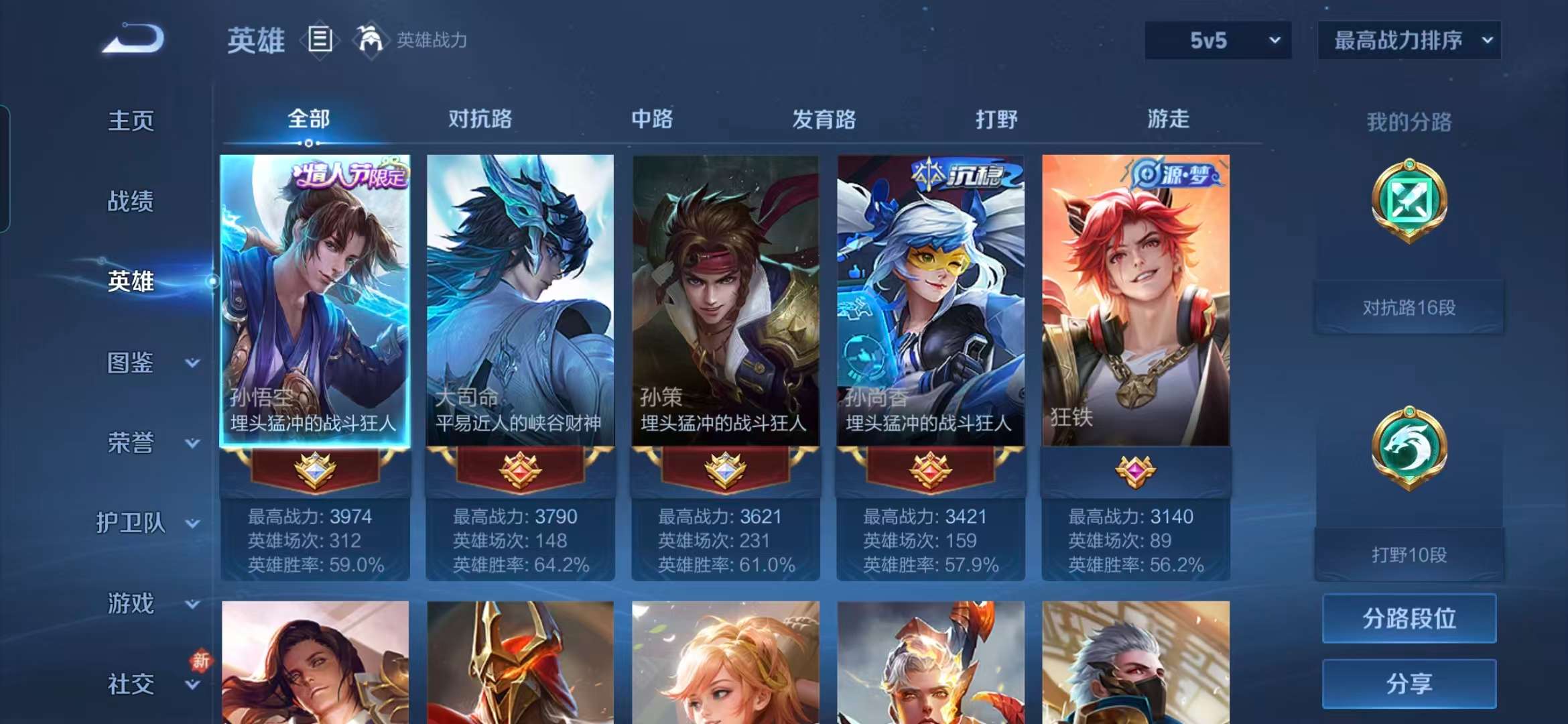This screenshot has height=724, width=1568.
Task: Click 孙悟空's proficiency medal banner
Action: 315,469
